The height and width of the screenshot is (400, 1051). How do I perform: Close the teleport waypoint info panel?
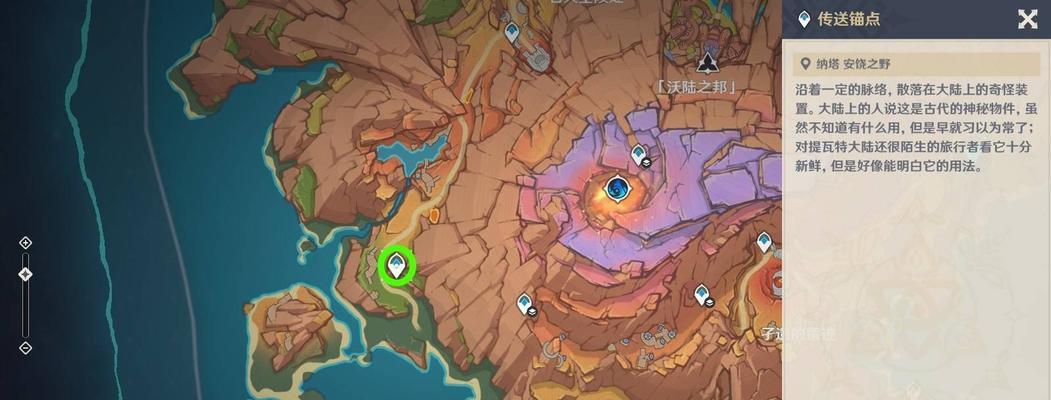click(1027, 19)
